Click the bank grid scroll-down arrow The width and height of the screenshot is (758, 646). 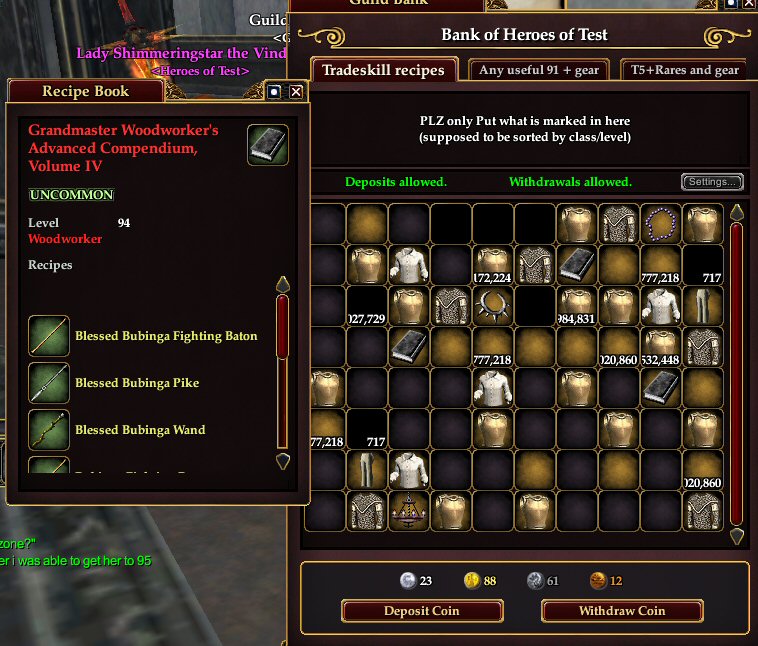[x=737, y=536]
